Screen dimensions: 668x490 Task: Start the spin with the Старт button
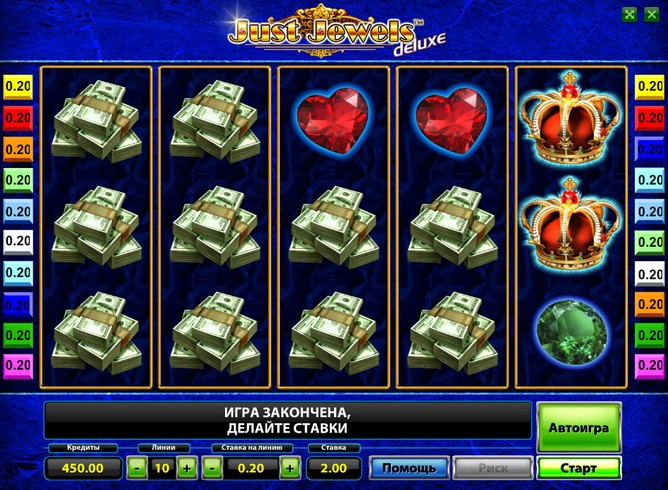pyautogui.click(x=579, y=468)
